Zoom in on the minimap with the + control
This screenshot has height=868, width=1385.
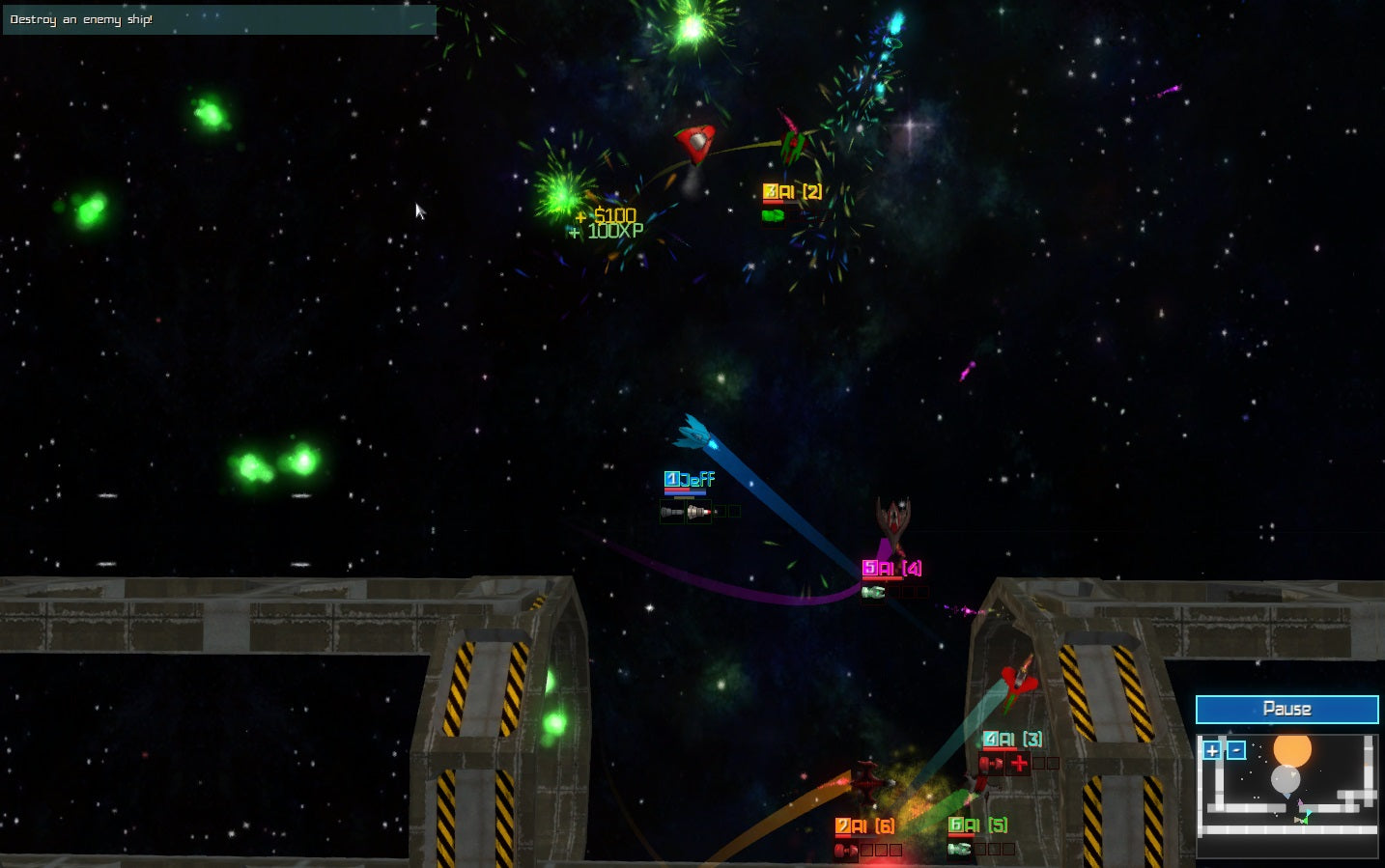coord(1212,750)
